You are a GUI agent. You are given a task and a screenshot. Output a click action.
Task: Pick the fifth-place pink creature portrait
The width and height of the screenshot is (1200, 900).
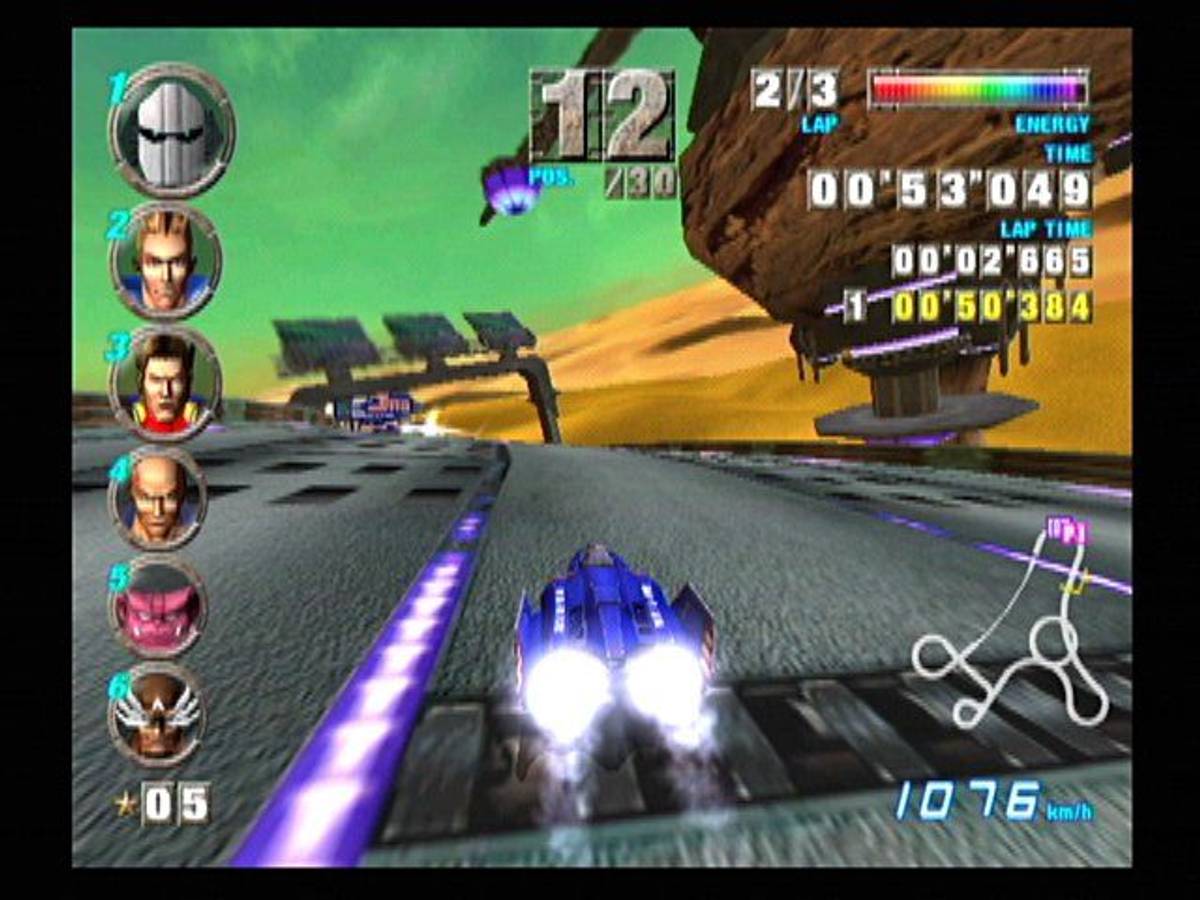pyautogui.click(x=158, y=605)
